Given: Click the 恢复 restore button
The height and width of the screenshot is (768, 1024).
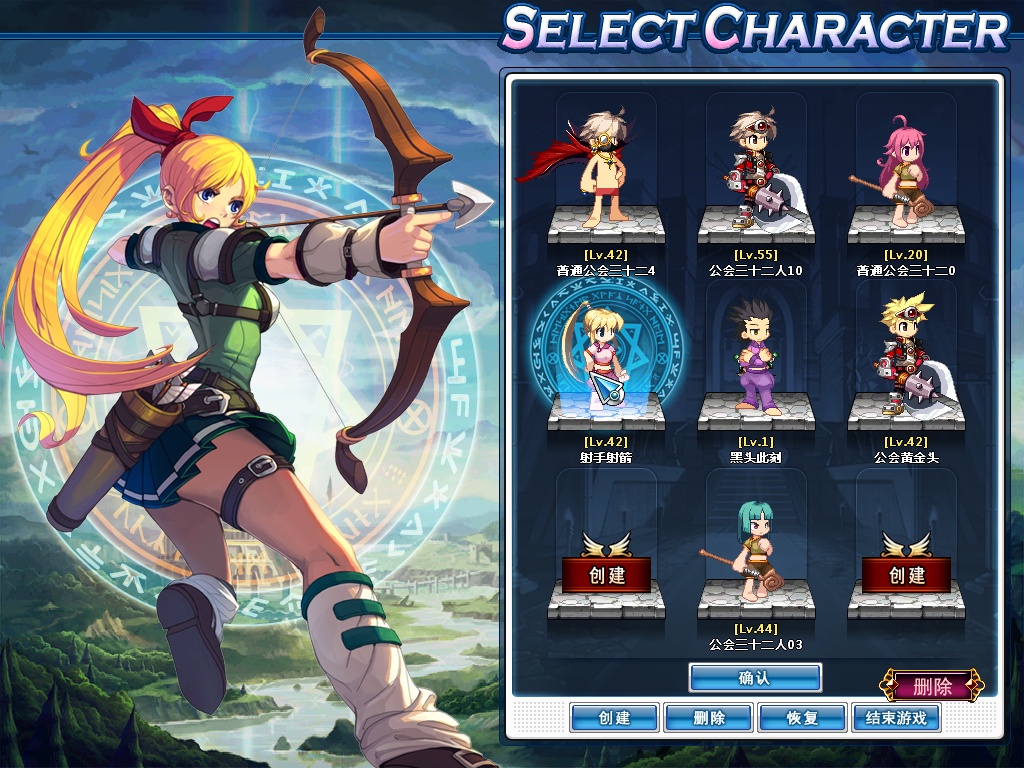Looking at the screenshot, I should coord(802,718).
